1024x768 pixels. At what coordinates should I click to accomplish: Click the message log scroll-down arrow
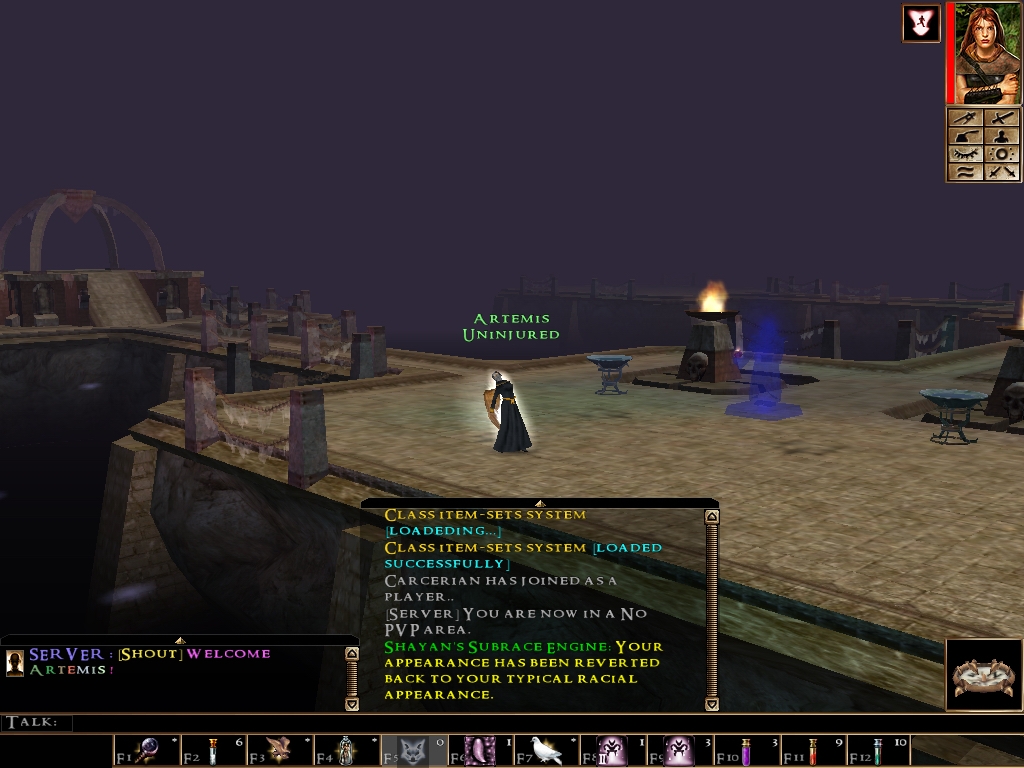pyautogui.click(x=711, y=704)
